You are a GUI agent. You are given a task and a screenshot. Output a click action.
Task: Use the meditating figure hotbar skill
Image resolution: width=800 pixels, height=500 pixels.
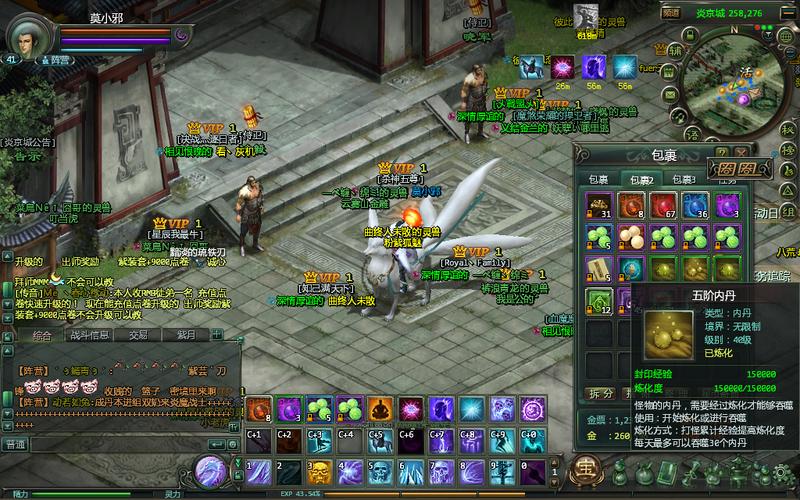click(379, 408)
